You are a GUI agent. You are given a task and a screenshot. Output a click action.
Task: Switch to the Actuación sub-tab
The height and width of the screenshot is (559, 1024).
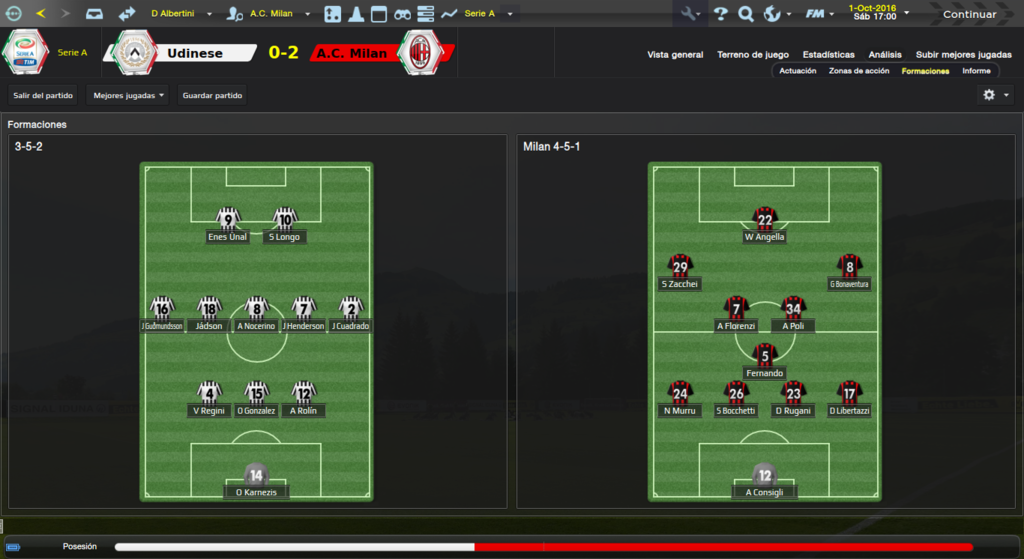tap(798, 71)
